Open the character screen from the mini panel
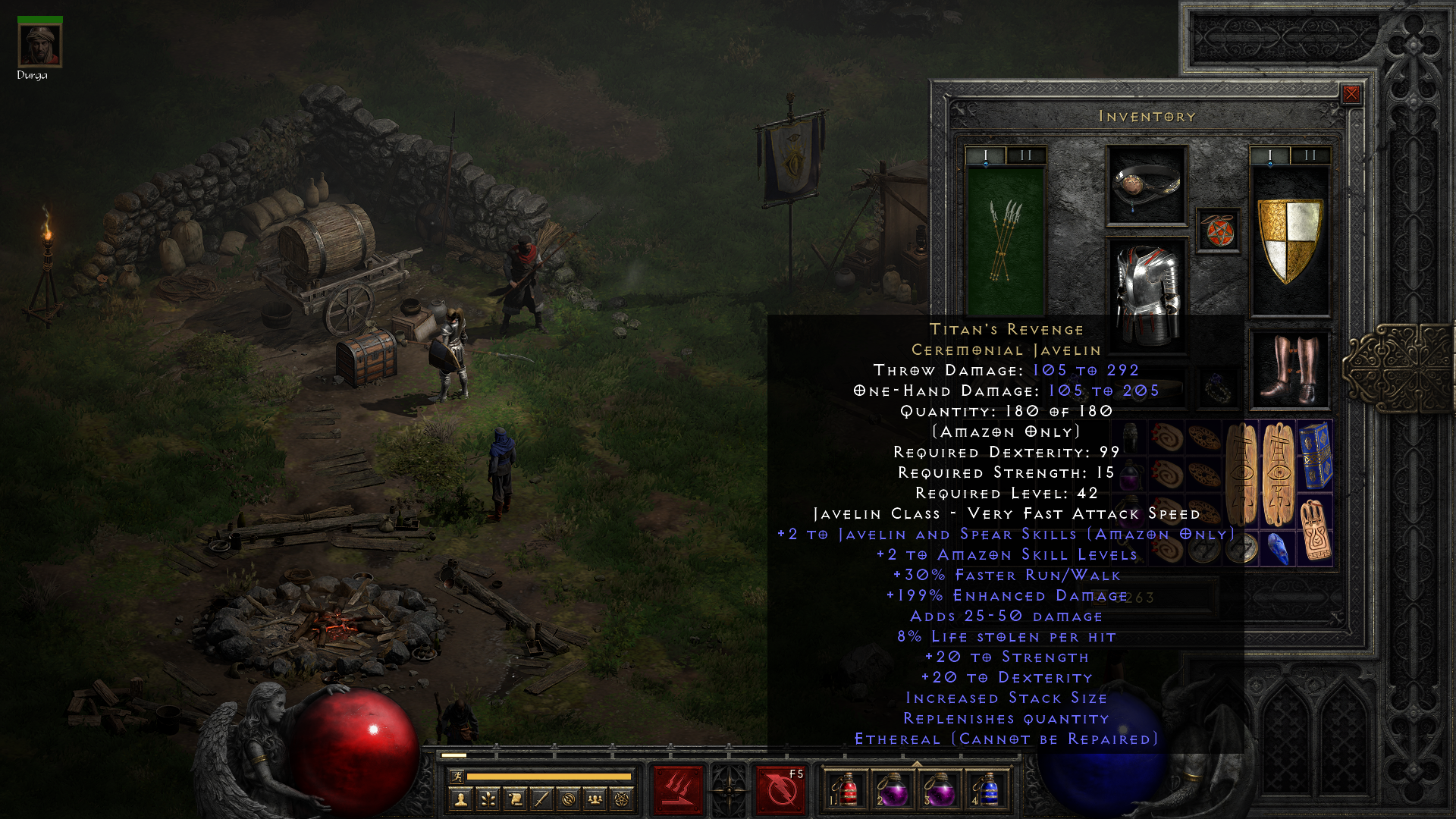Screen dimensions: 1456x819 pos(460,799)
